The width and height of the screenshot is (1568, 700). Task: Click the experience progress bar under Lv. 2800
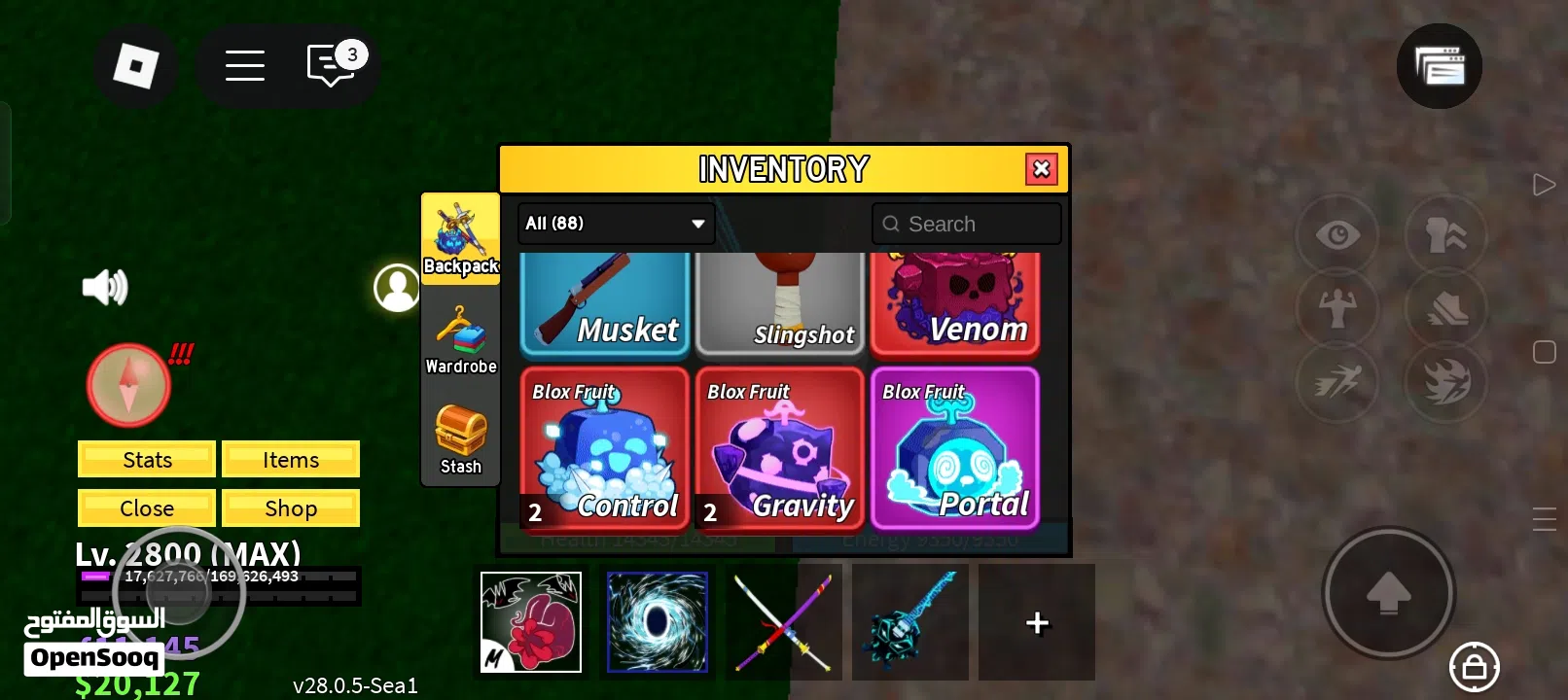[219, 582]
